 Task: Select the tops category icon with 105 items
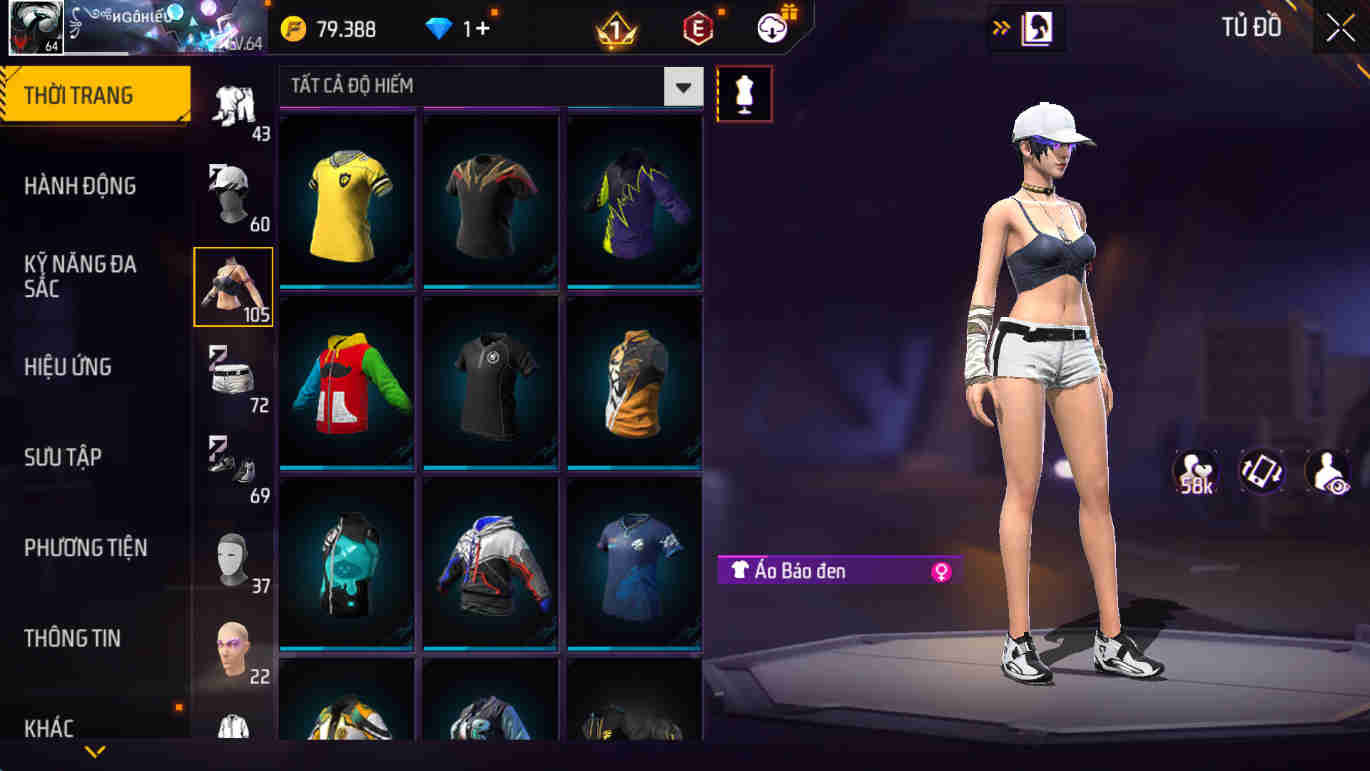click(232, 283)
